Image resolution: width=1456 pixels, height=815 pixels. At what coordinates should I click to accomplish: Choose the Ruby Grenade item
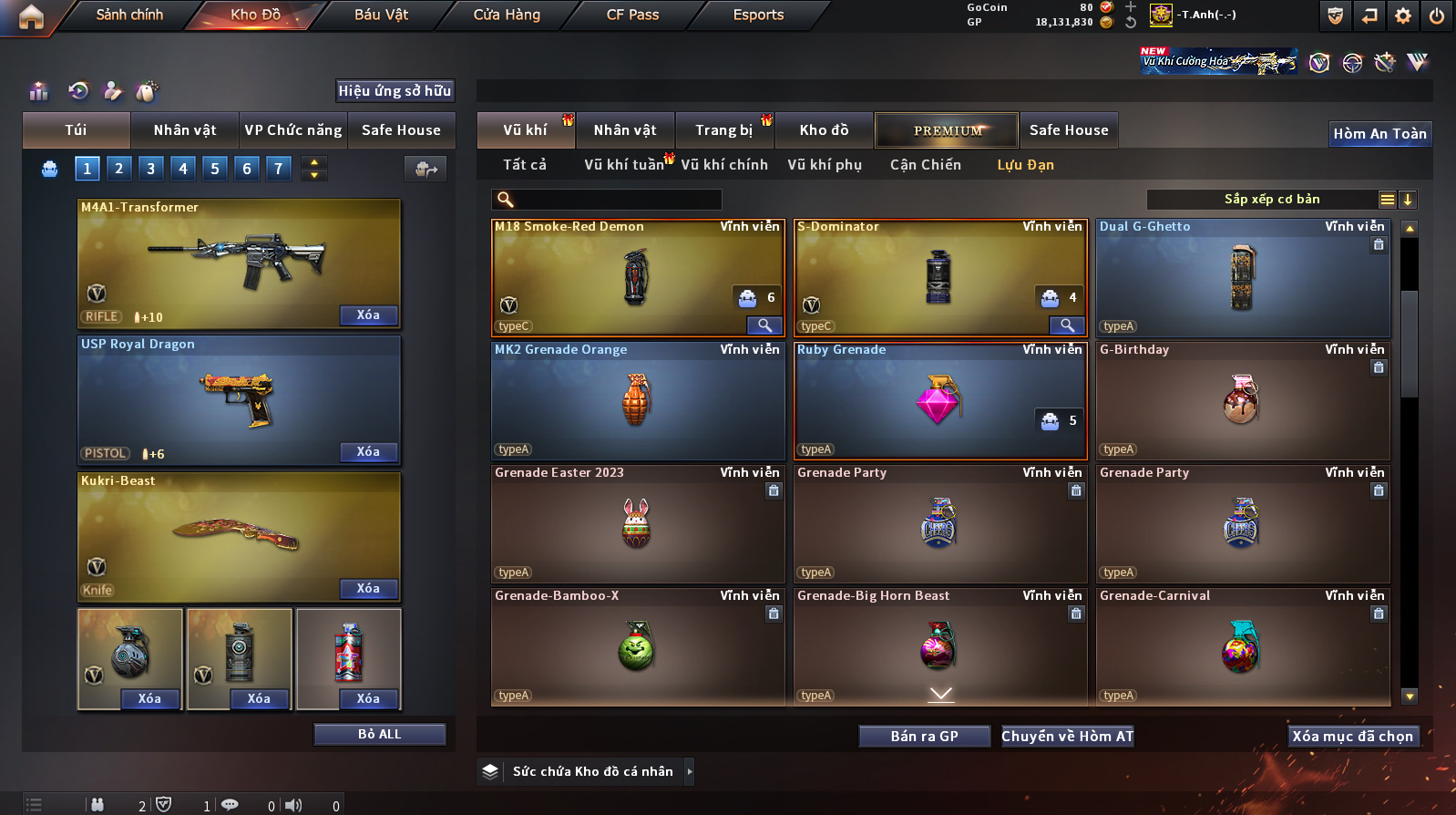pos(938,401)
